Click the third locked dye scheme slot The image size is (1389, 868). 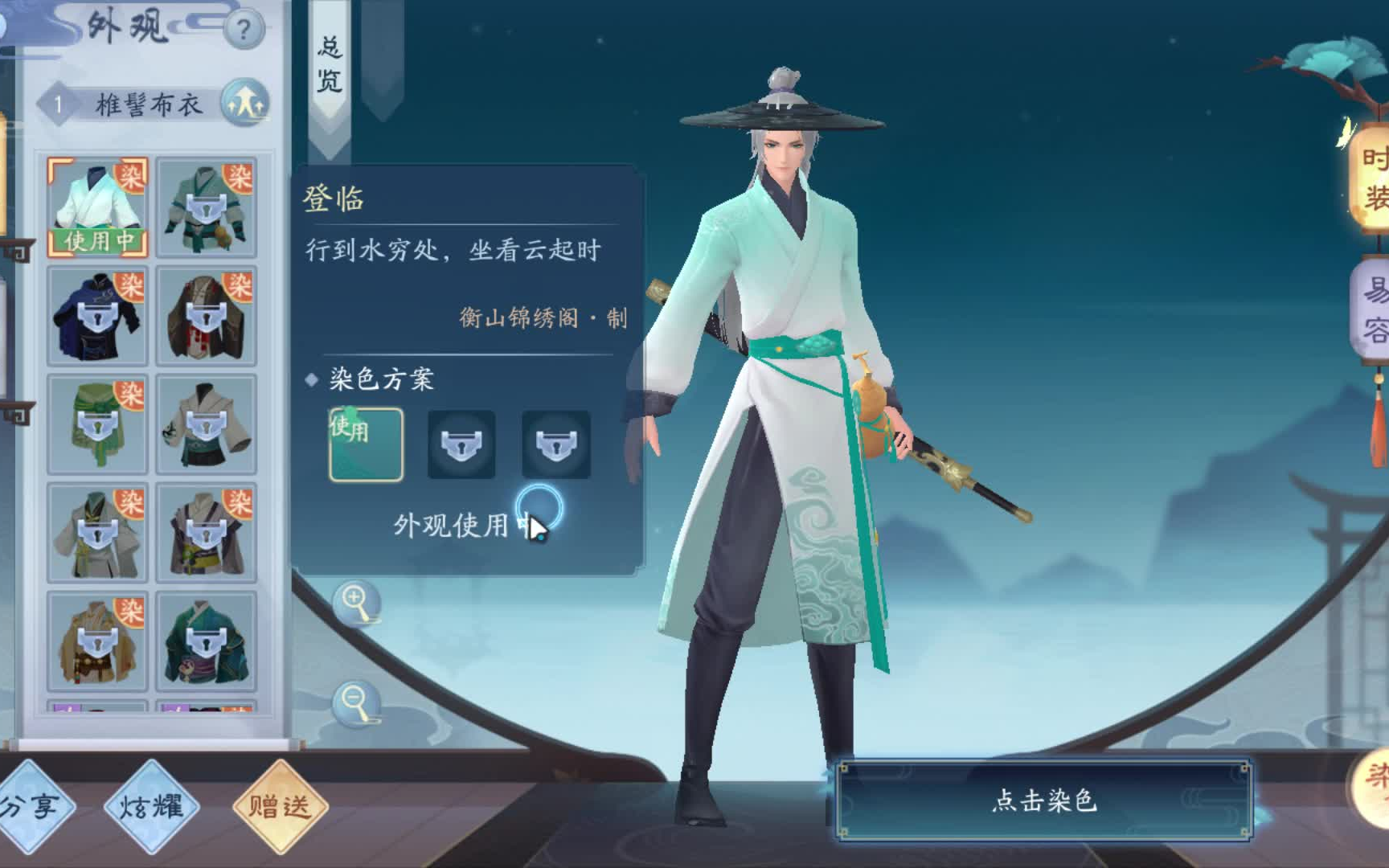click(x=555, y=443)
